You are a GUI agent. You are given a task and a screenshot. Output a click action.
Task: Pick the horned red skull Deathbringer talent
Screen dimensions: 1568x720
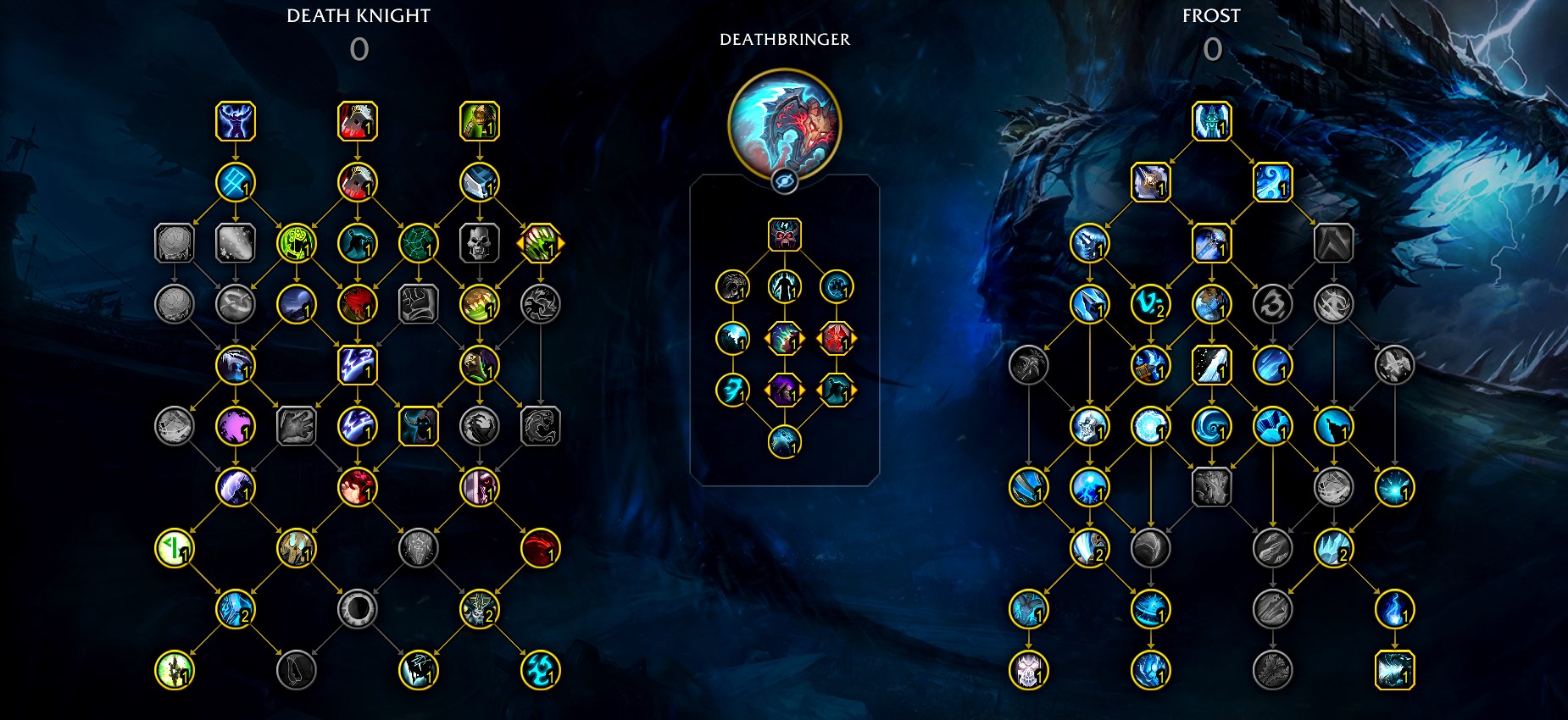[784, 235]
